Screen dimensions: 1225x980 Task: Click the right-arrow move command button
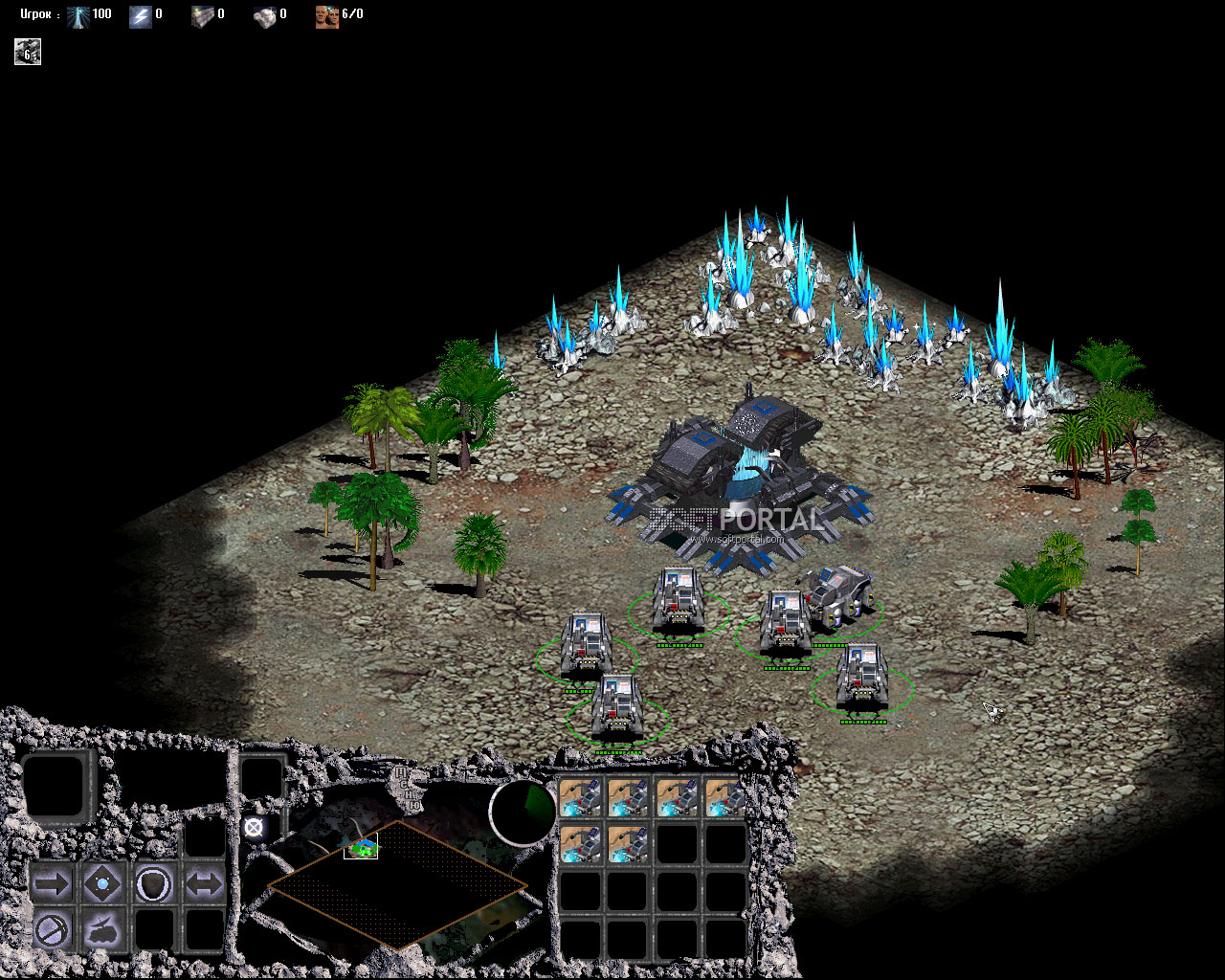pyautogui.click(x=52, y=883)
